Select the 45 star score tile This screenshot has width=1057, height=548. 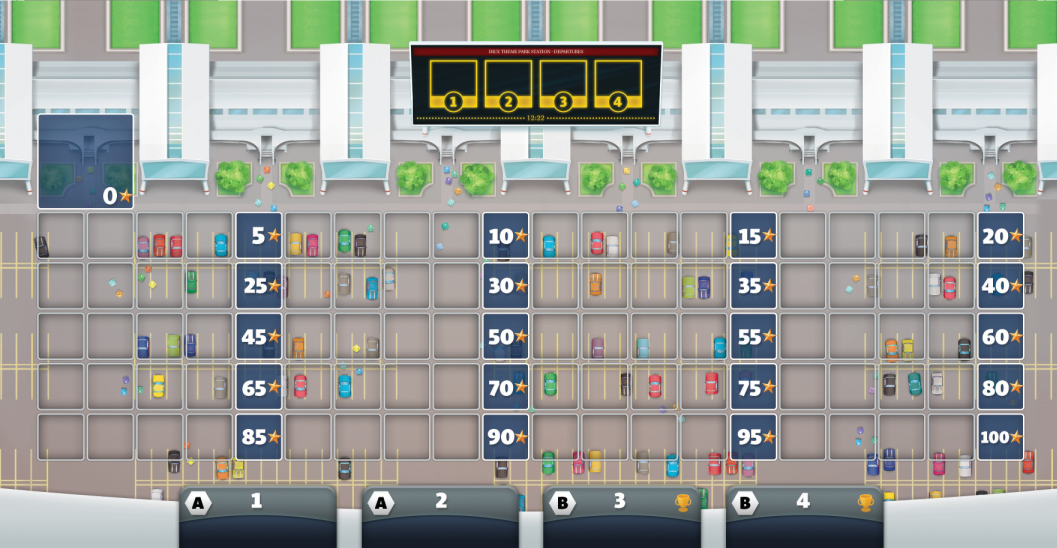[x=259, y=337]
